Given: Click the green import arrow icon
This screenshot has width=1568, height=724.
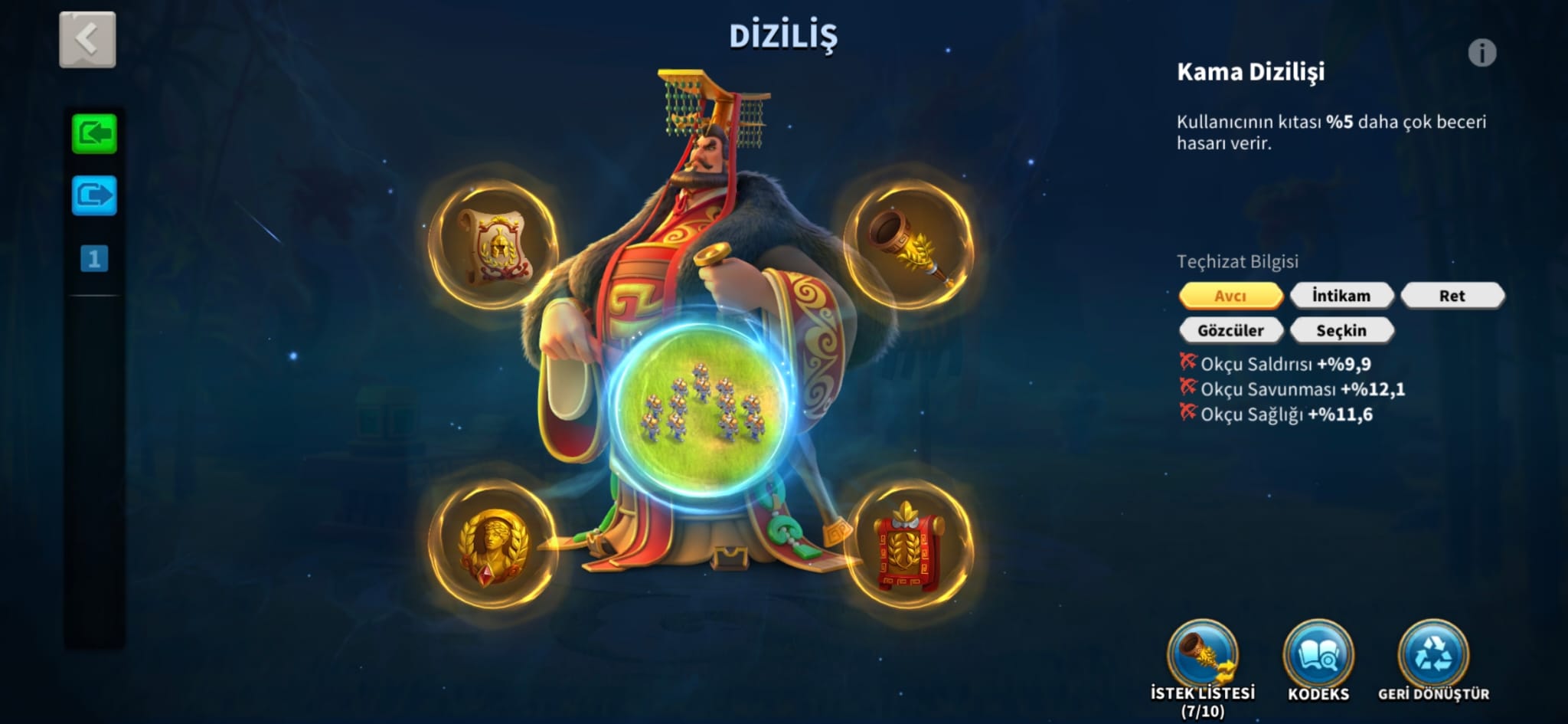Looking at the screenshot, I should click(x=94, y=134).
